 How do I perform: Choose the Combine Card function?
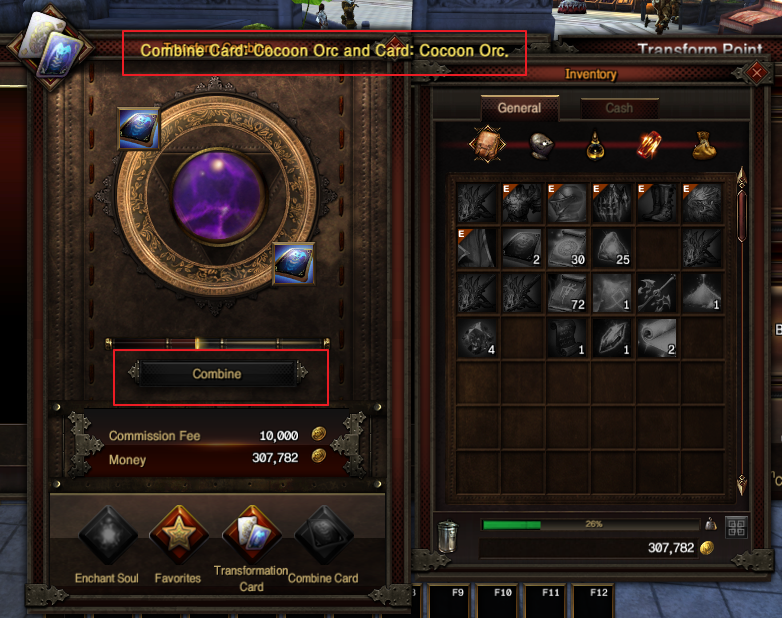(x=323, y=535)
